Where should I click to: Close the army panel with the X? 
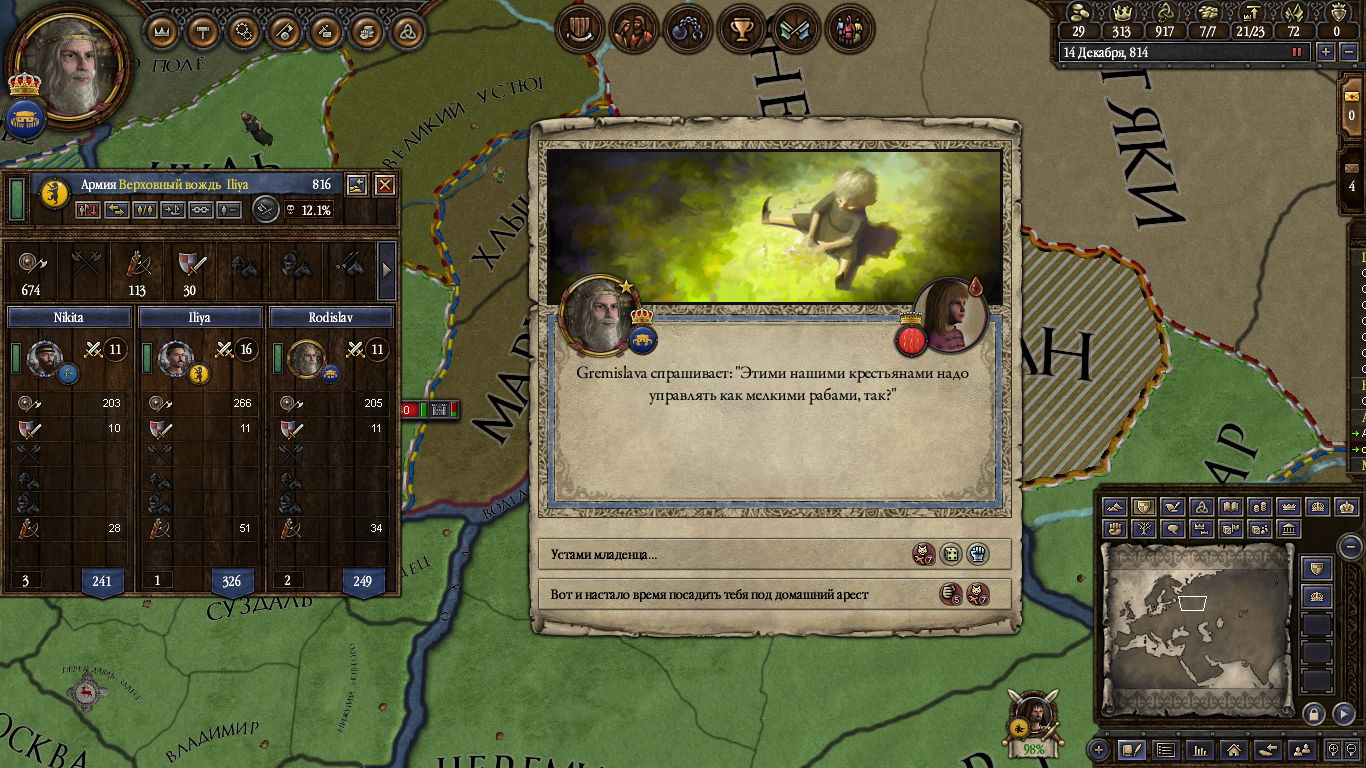tap(384, 185)
